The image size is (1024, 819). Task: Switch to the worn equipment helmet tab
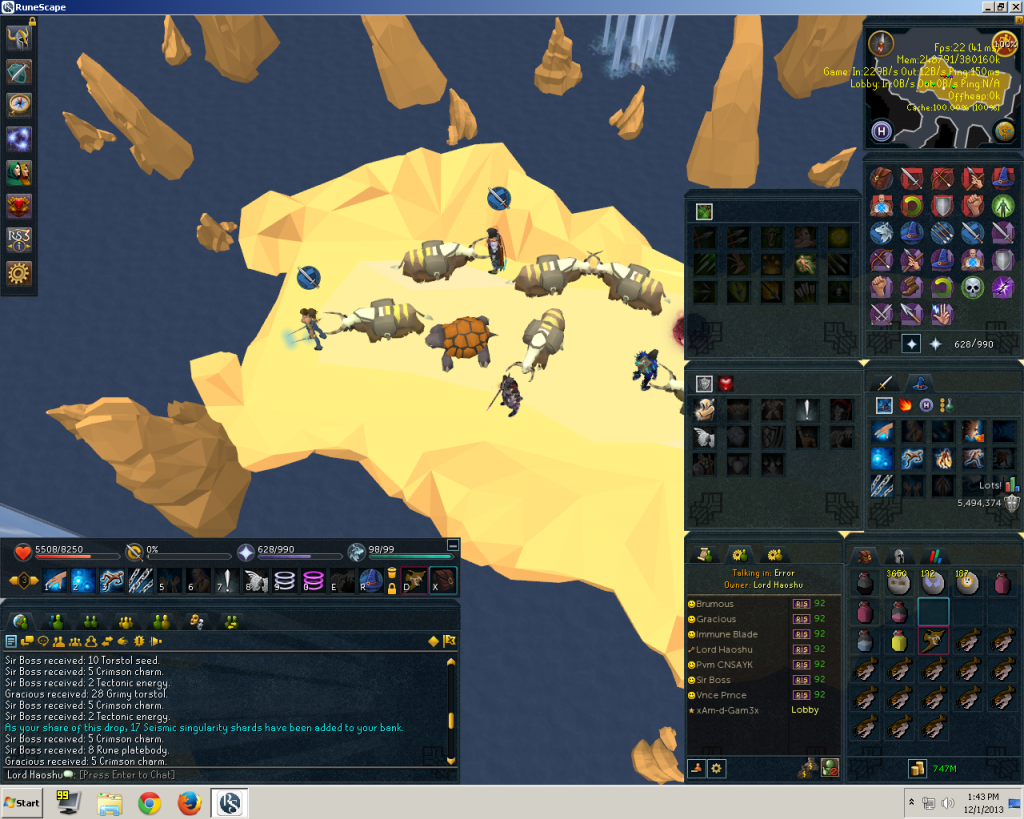click(x=898, y=556)
